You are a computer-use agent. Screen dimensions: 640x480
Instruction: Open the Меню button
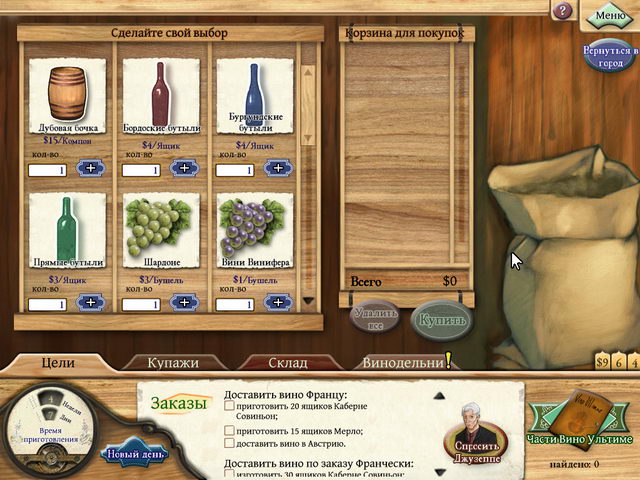tap(609, 15)
